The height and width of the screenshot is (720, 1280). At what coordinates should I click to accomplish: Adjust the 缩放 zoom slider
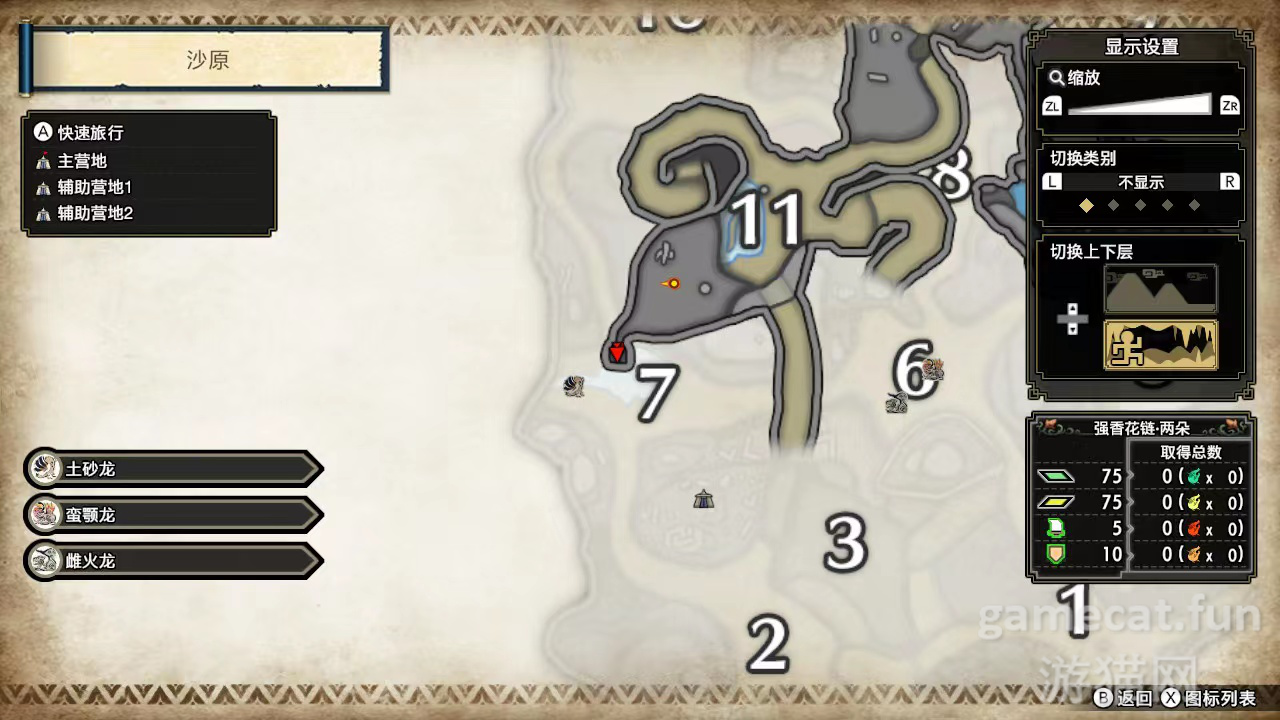(x=1139, y=105)
